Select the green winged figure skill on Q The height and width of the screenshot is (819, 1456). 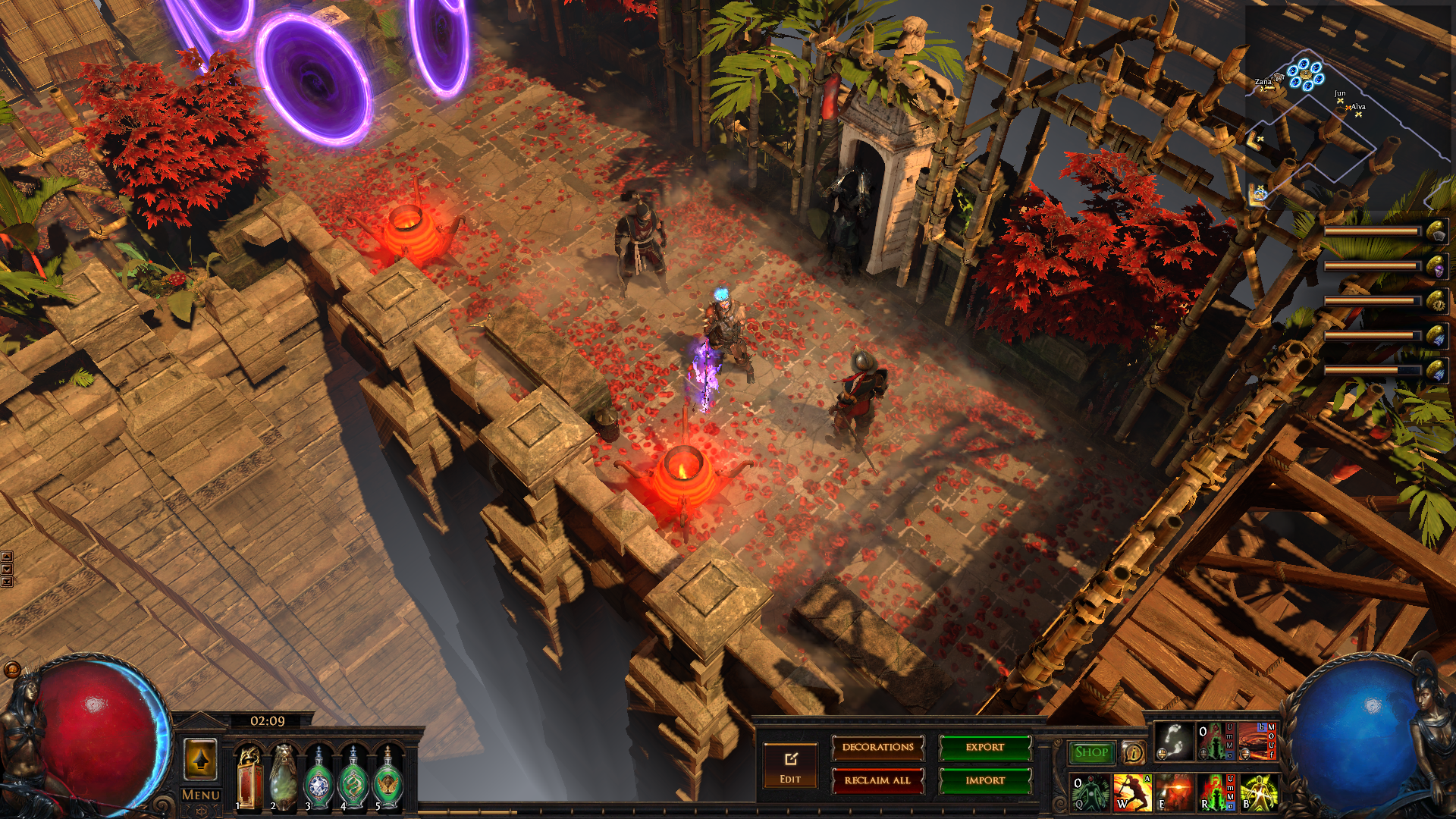point(1090,792)
